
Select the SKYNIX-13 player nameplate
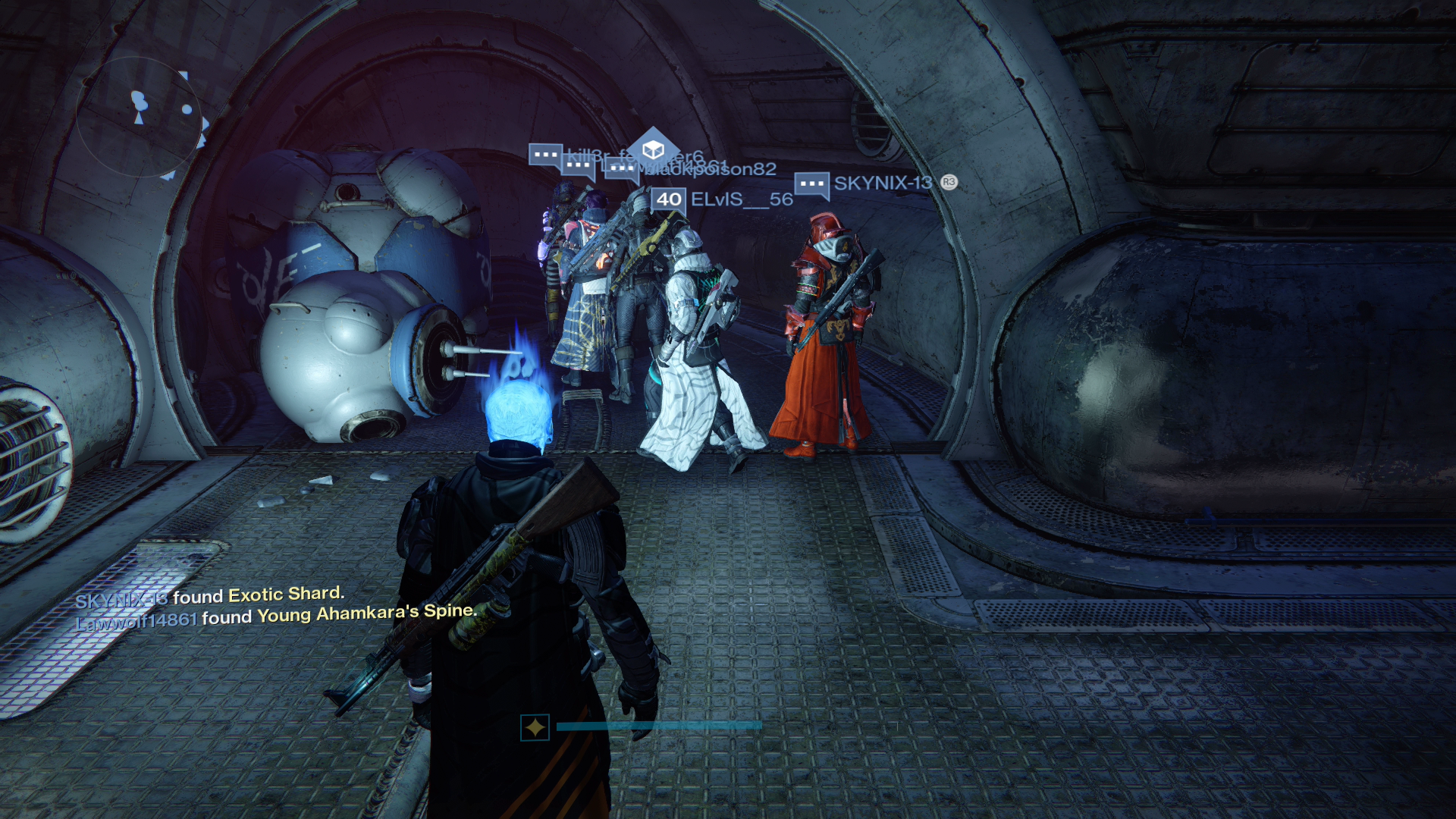(883, 183)
